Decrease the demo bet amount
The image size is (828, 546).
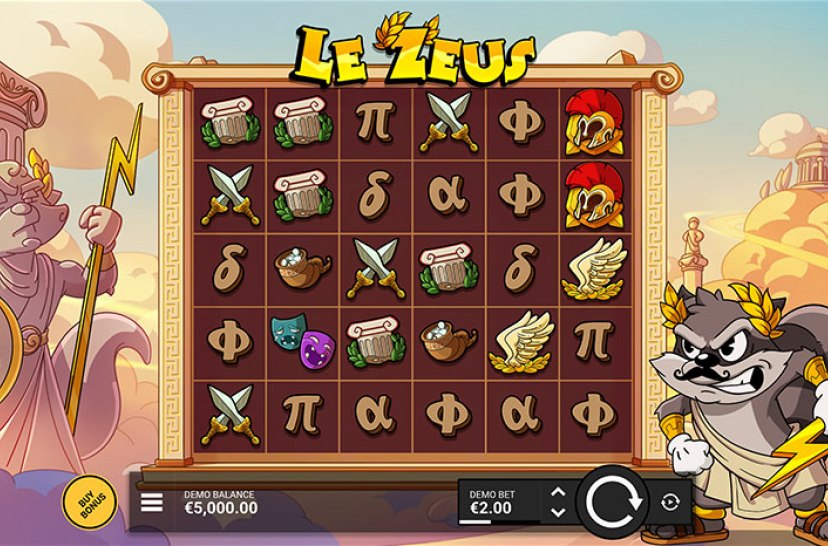pyautogui.click(x=558, y=512)
